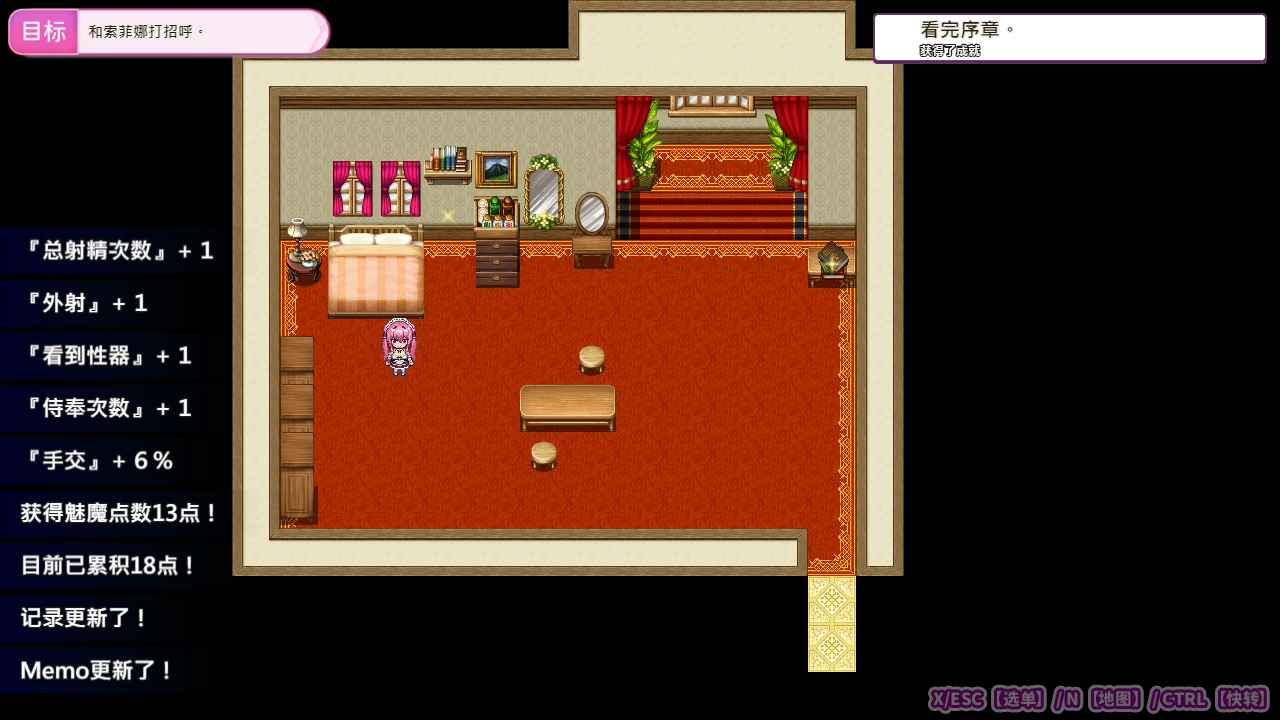1280x720 pixels.
Task: Expand the 看完序章 achievement panel
Action: point(1070,37)
